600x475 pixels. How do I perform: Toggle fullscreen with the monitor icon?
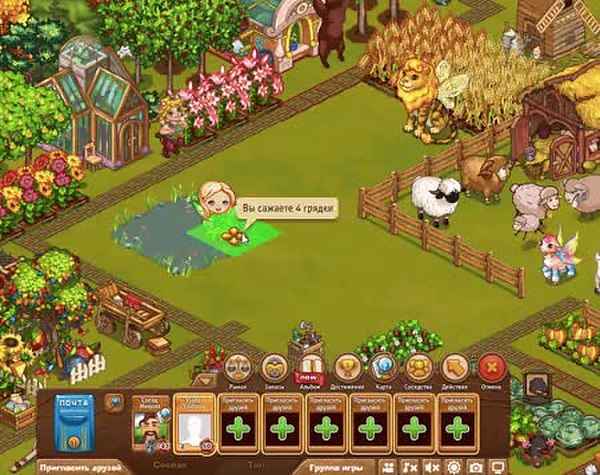(x=495, y=467)
